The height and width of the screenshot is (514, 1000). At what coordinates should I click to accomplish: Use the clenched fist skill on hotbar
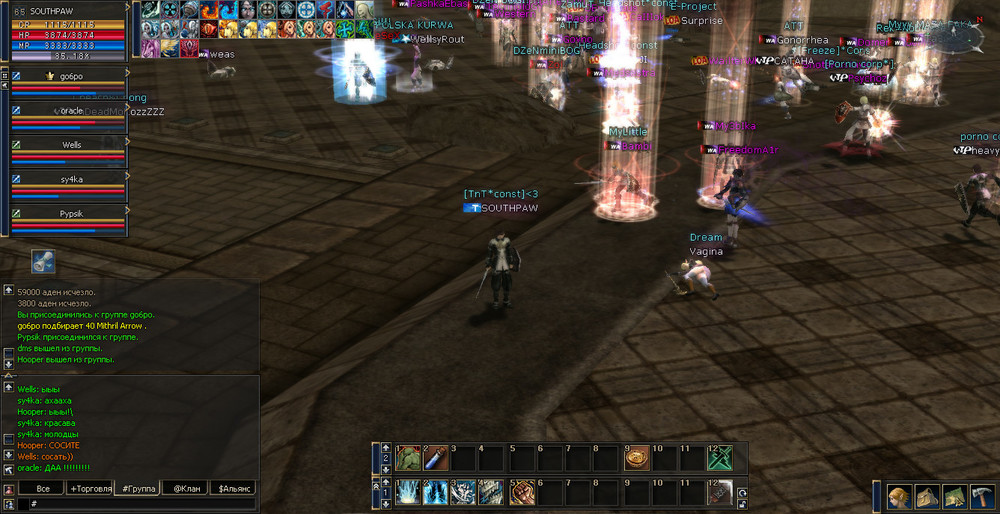(x=522, y=492)
